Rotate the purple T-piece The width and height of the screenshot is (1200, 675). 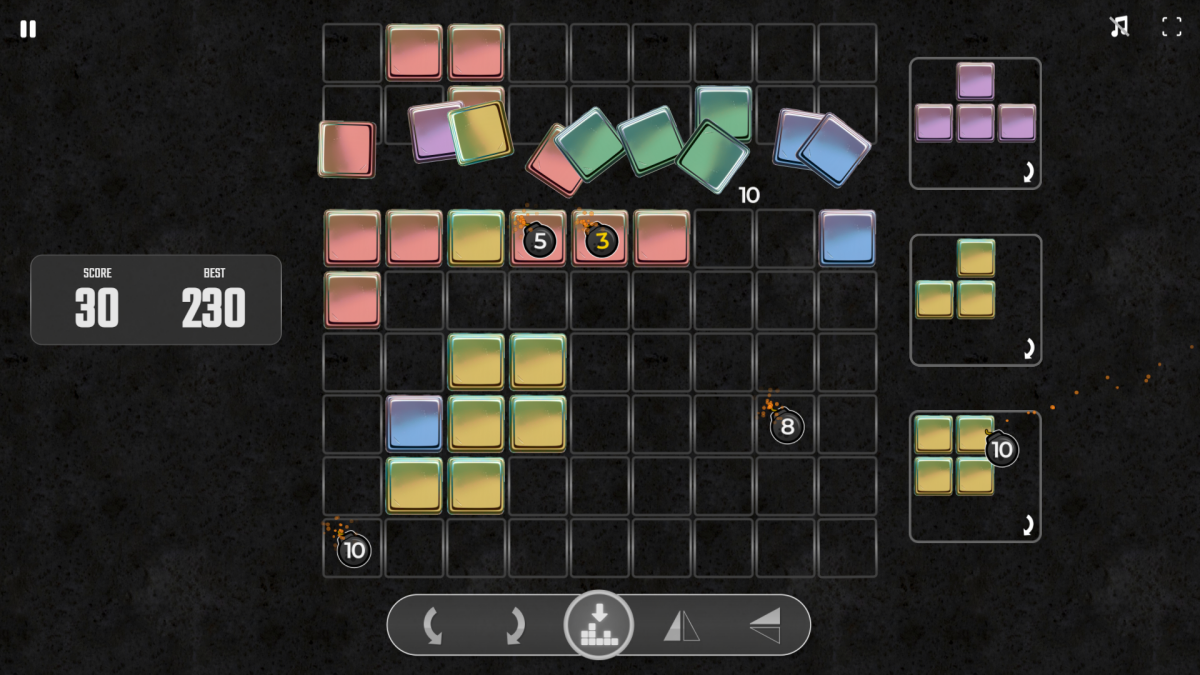click(1027, 173)
